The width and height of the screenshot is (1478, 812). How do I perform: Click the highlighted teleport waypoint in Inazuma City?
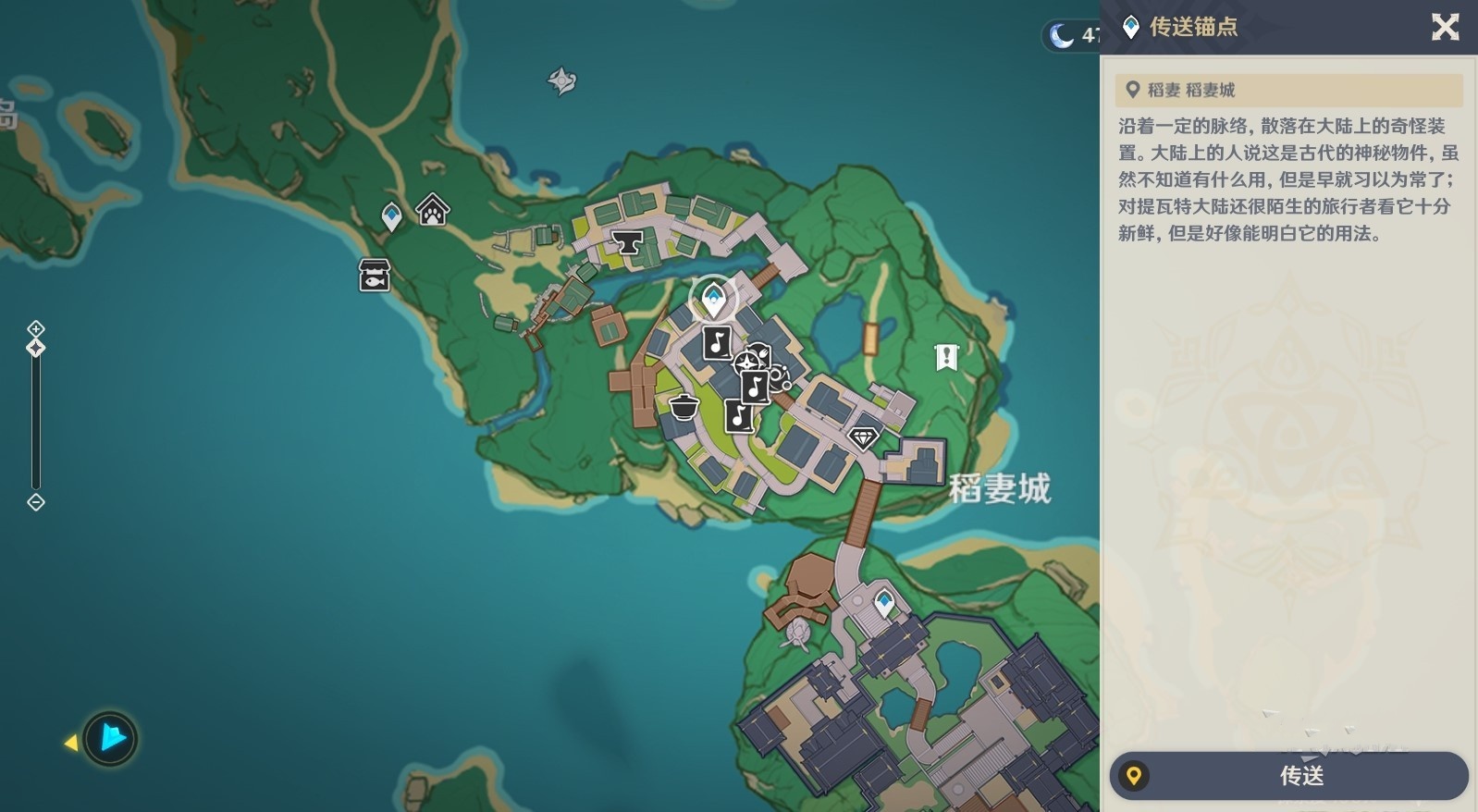[x=712, y=296]
